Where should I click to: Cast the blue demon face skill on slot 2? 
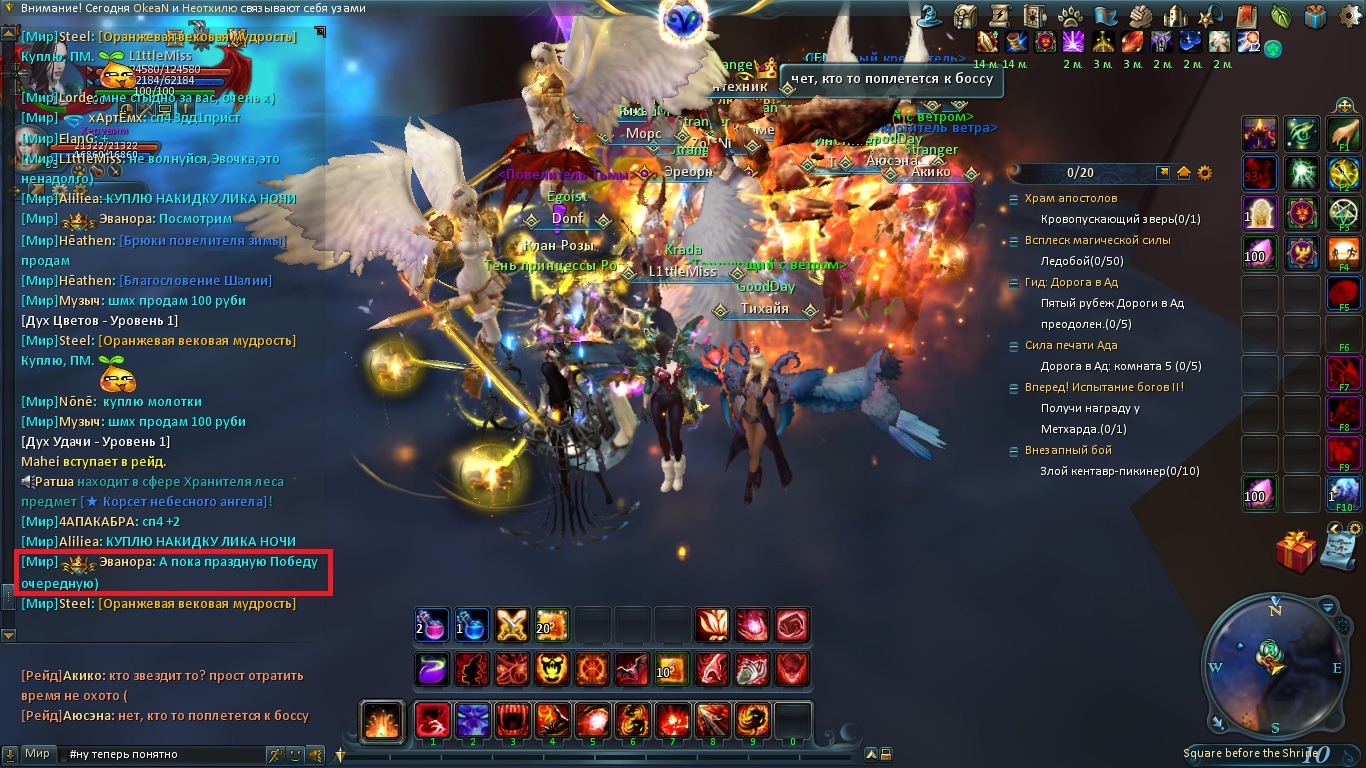pyautogui.click(x=472, y=720)
